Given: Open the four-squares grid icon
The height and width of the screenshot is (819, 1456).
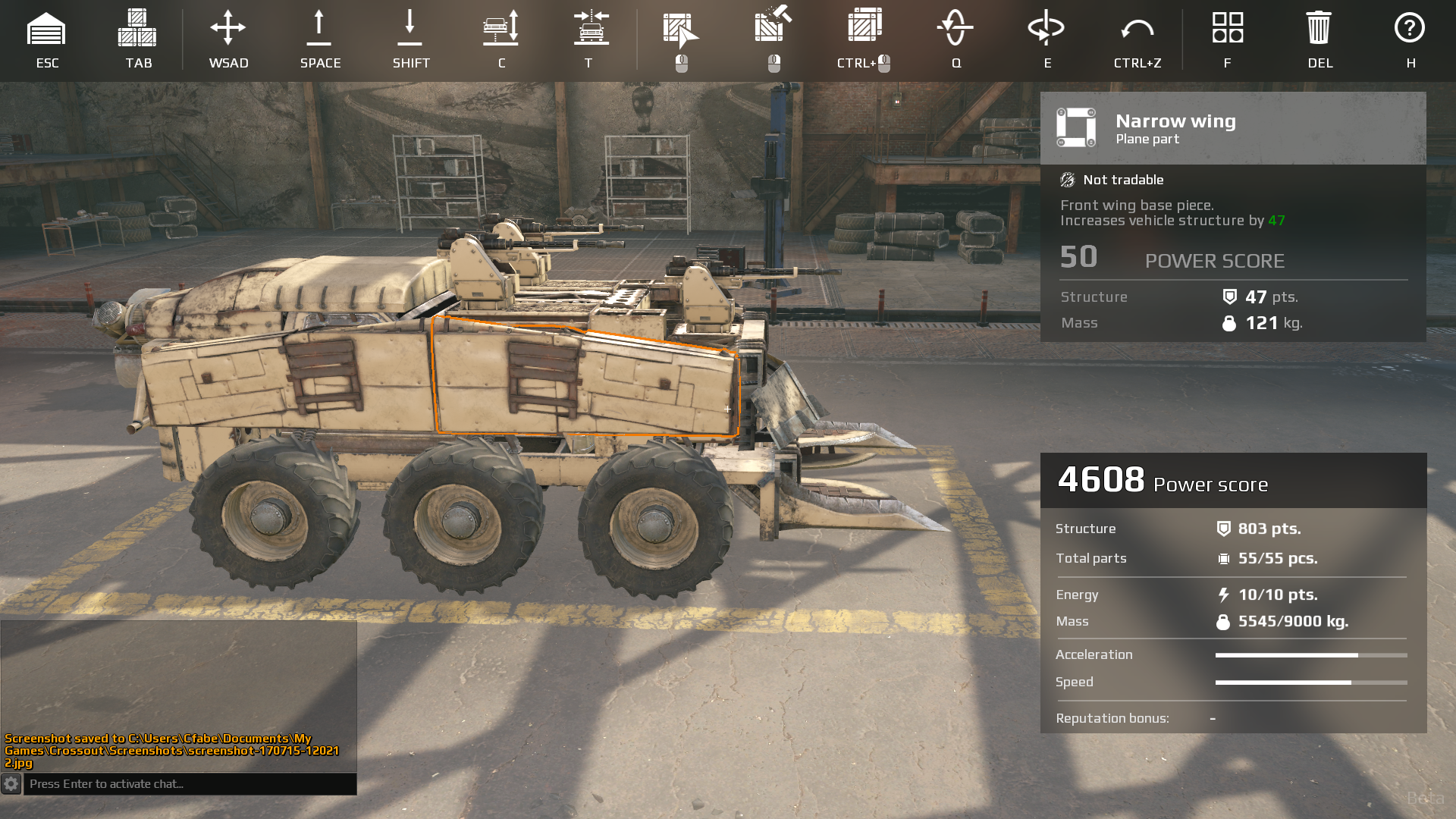Looking at the screenshot, I should [1227, 28].
